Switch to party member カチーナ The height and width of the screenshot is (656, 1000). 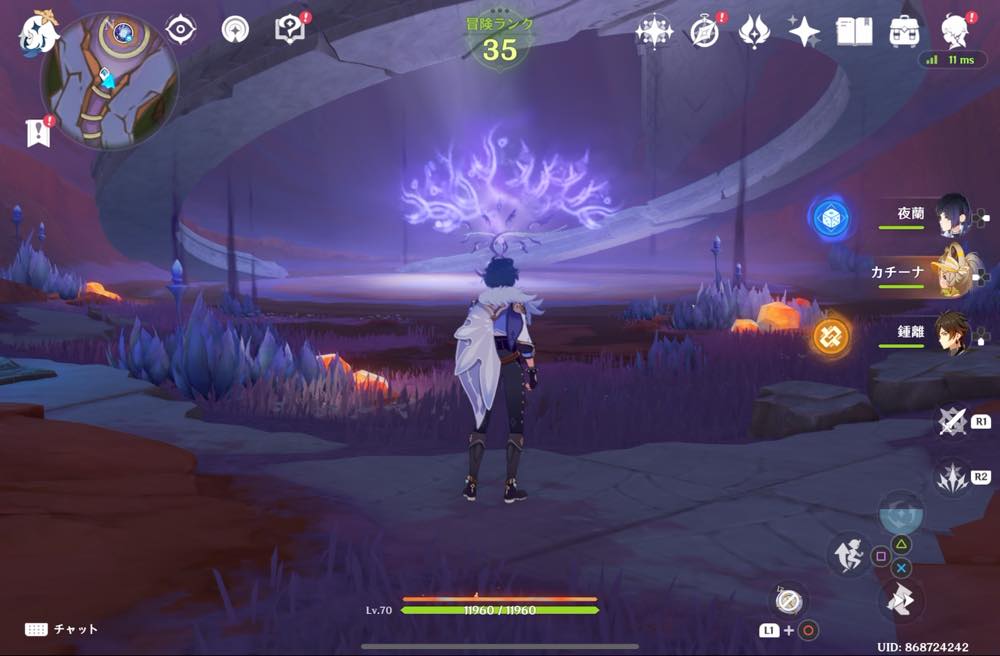(951, 272)
